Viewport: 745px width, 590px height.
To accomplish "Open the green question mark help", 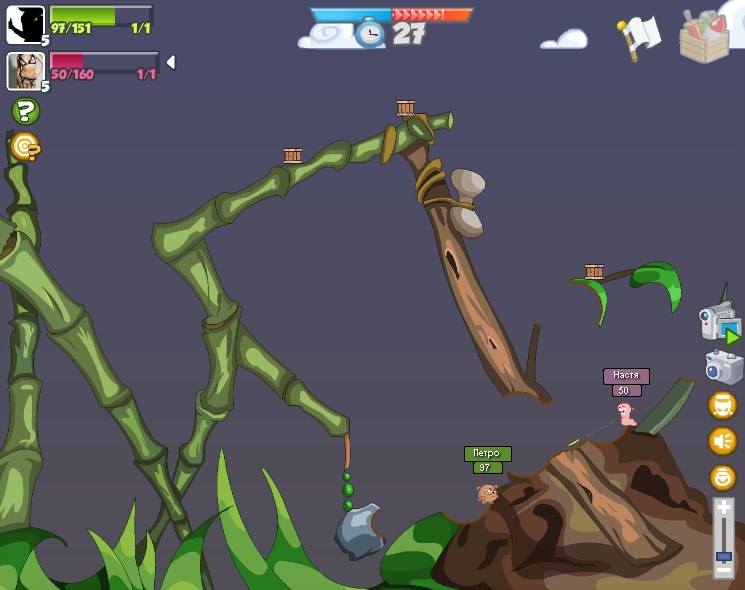I will [x=25, y=111].
